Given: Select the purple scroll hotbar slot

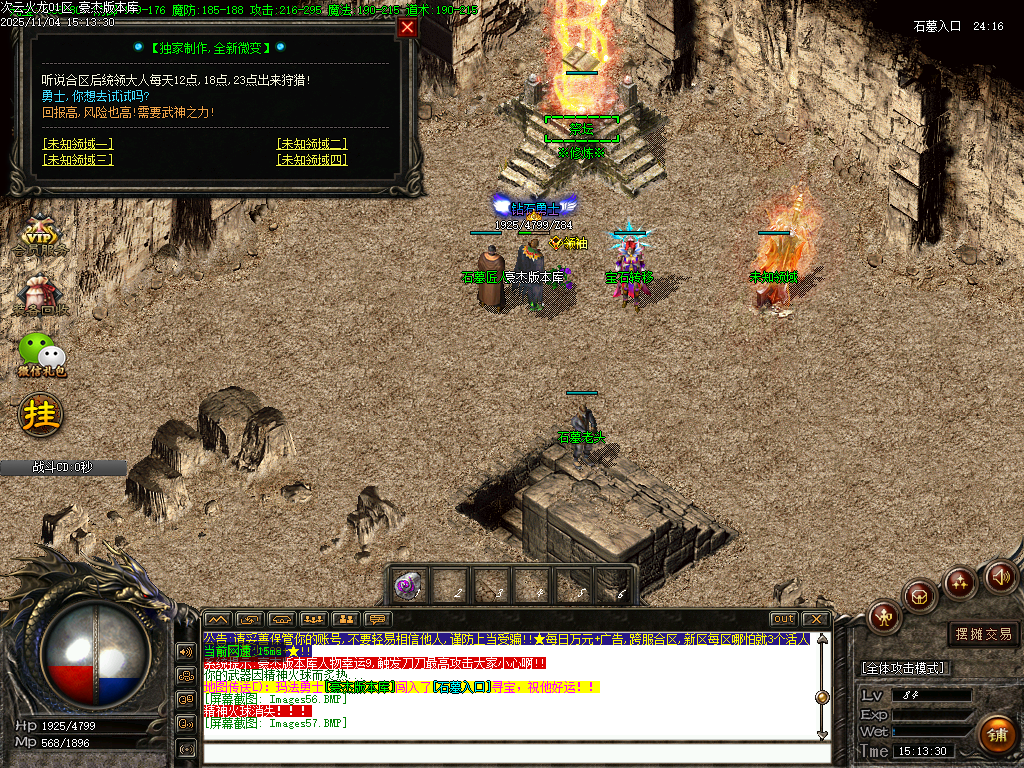Looking at the screenshot, I should coord(406,585).
